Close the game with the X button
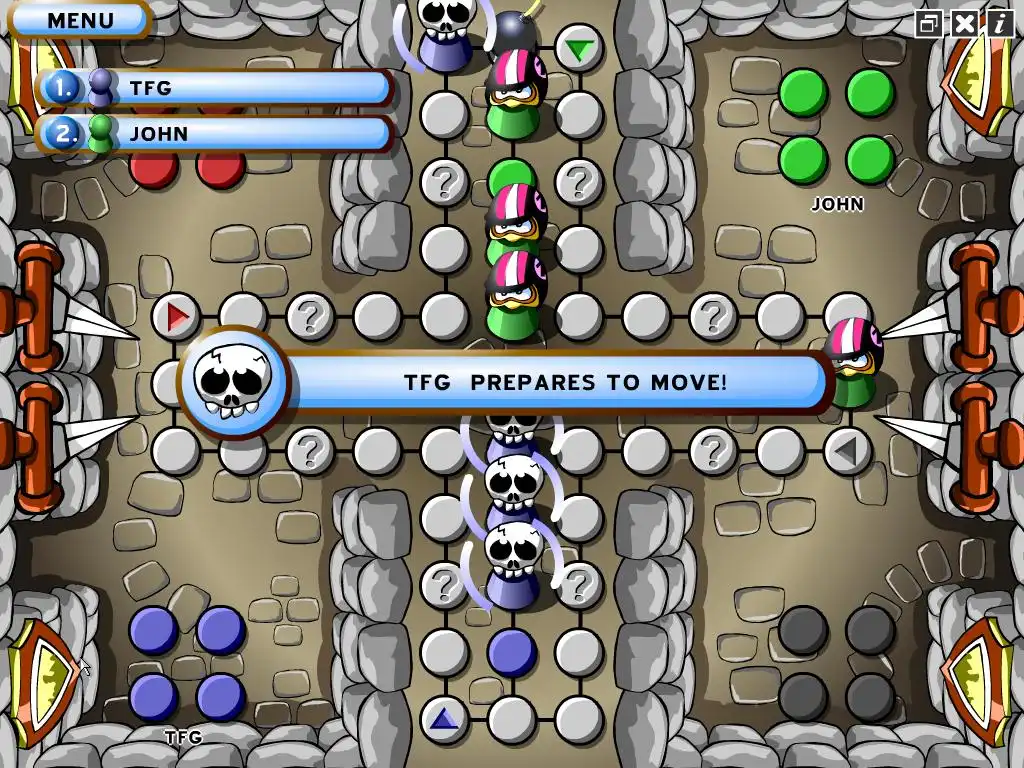 coord(964,23)
